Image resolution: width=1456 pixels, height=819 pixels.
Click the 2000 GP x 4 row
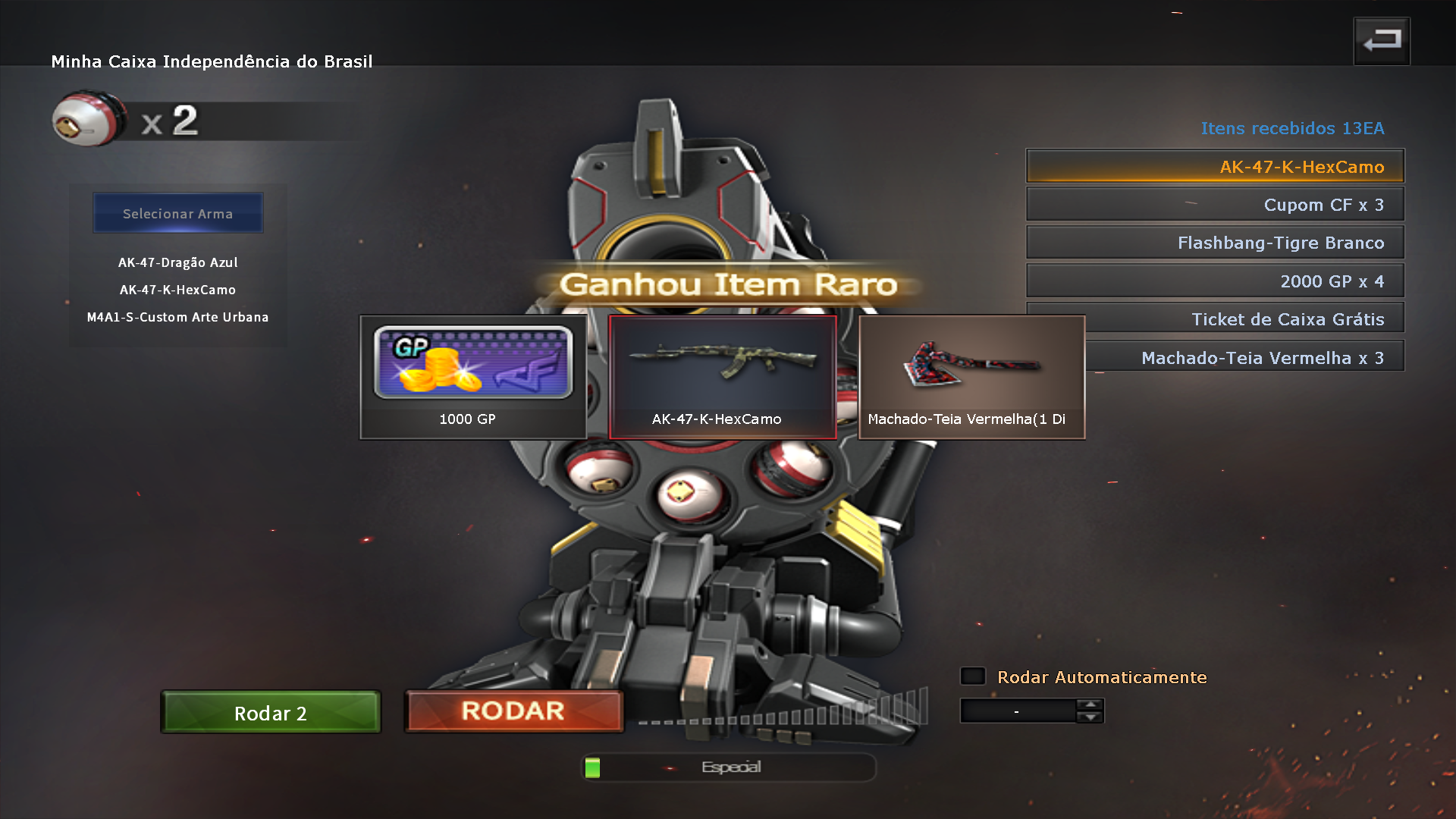coord(1215,281)
